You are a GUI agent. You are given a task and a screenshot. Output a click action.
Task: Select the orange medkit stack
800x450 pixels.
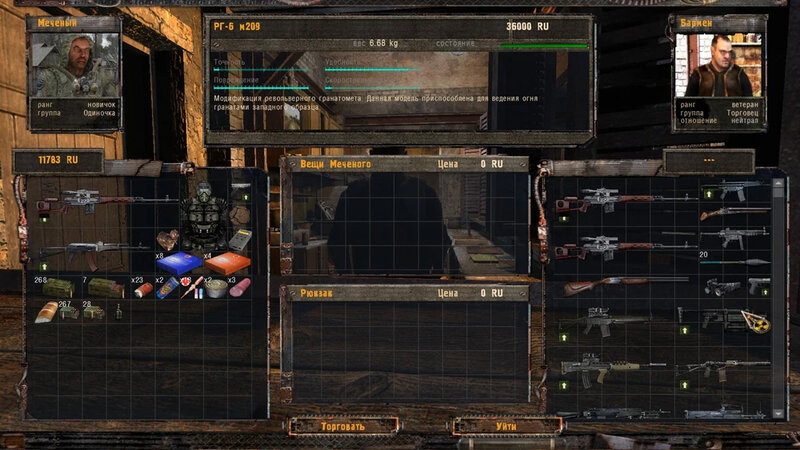click(227, 264)
